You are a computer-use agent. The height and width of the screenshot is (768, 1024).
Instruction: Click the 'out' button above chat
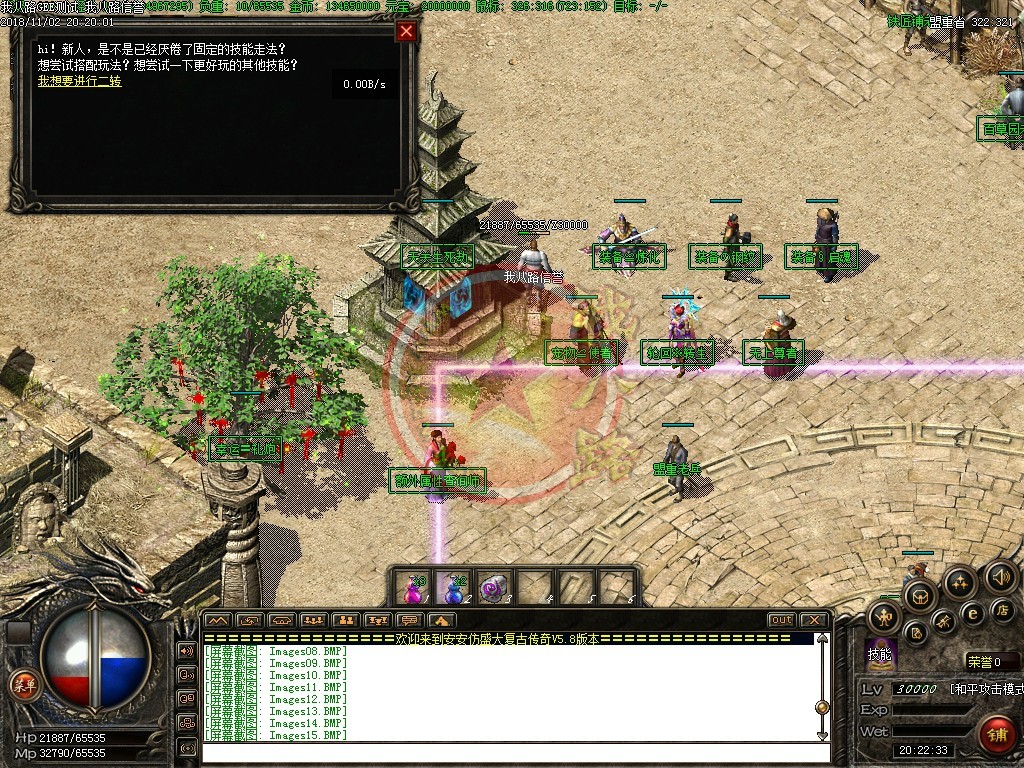pos(781,620)
